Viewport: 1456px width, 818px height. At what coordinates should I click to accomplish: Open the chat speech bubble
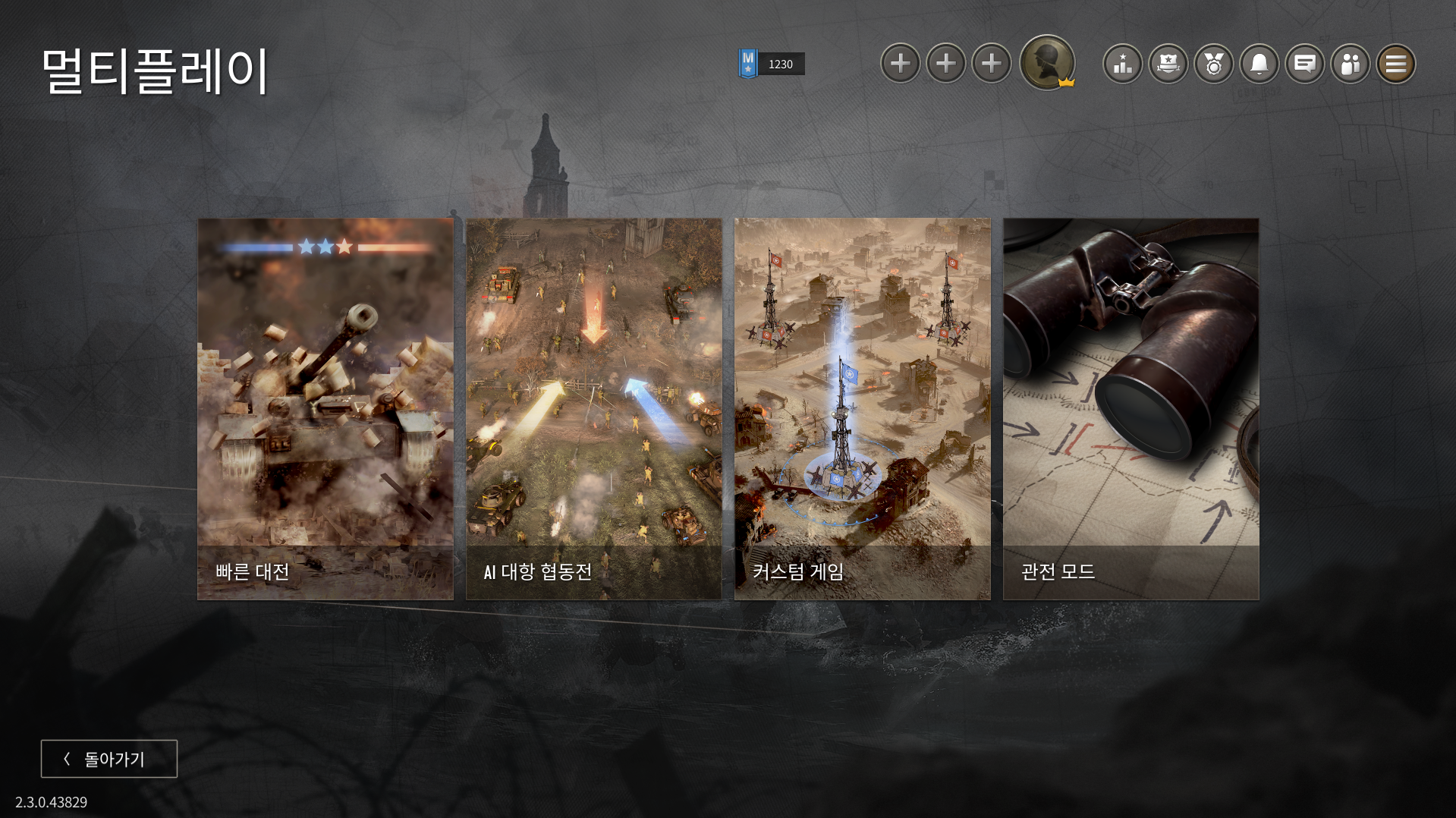click(x=1305, y=64)
